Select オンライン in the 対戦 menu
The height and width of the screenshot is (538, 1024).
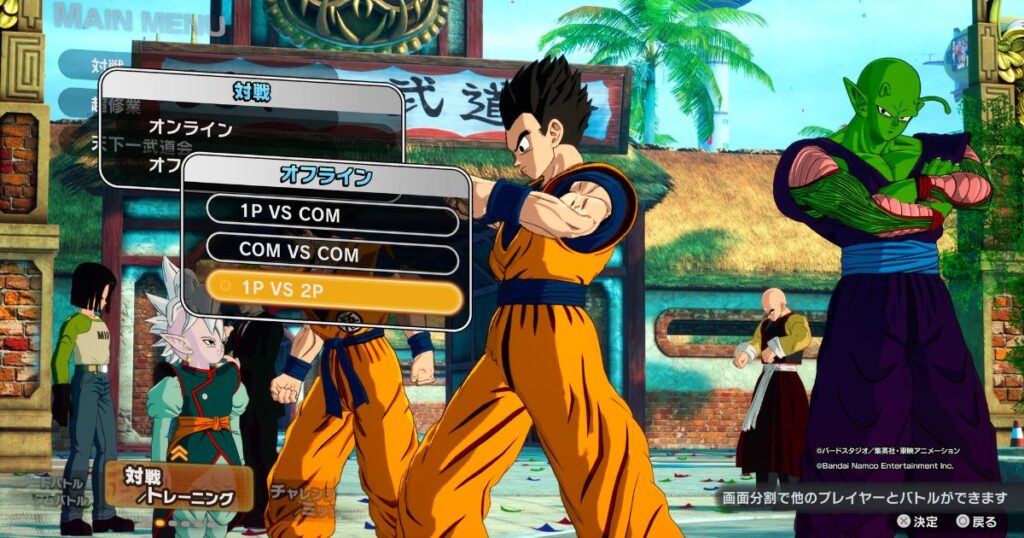(x=190, y=128)
